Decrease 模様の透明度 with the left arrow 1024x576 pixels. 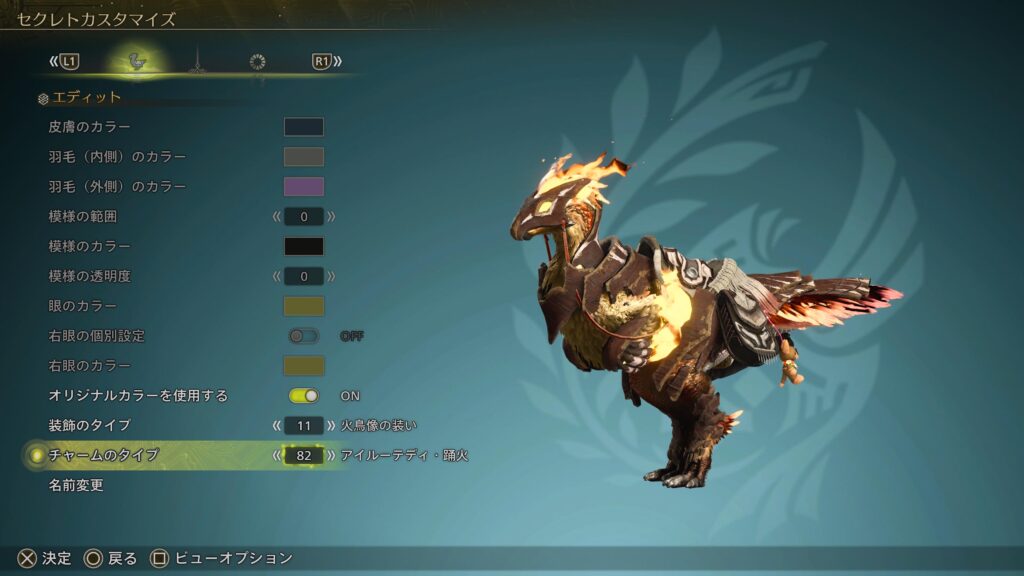(277, 276)
